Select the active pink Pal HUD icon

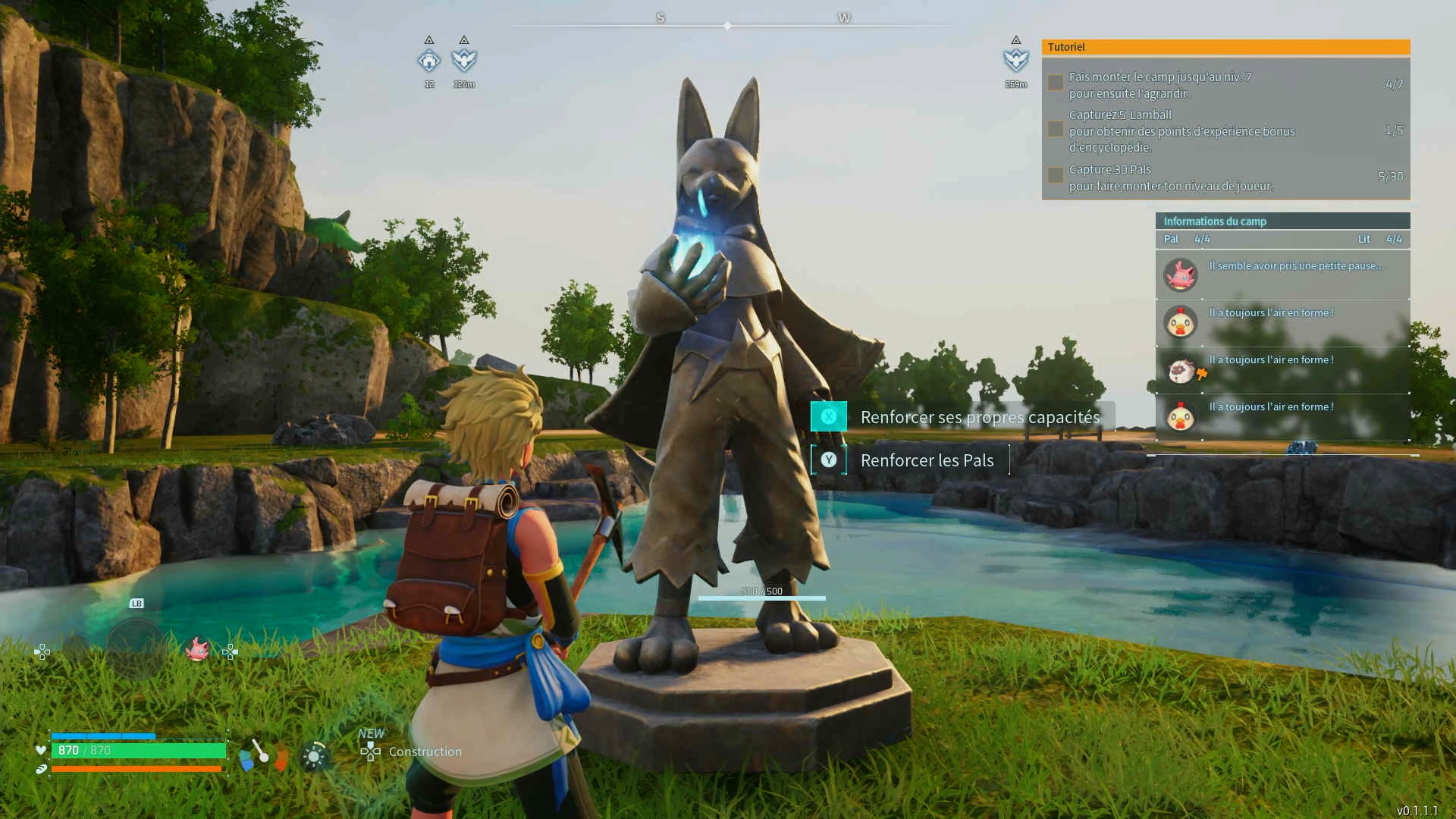point(197,650)
